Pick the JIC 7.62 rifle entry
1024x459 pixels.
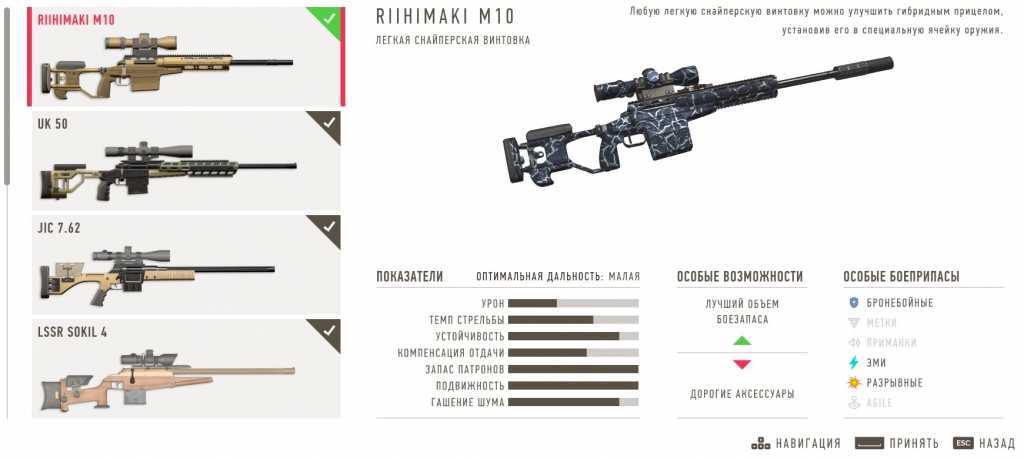coord(186,264)
